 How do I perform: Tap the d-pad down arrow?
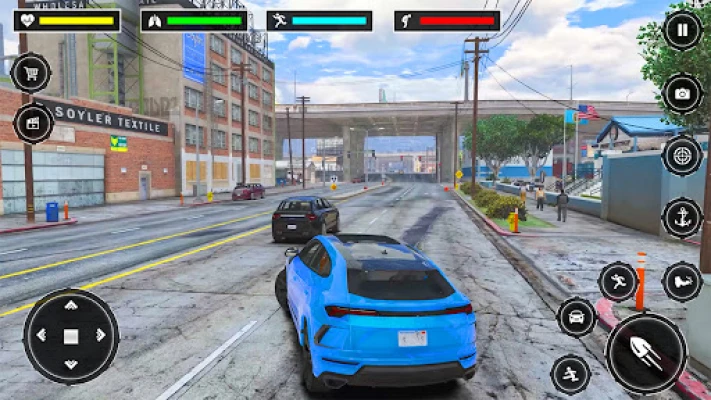pyautogui.click(x=71, y=366)
